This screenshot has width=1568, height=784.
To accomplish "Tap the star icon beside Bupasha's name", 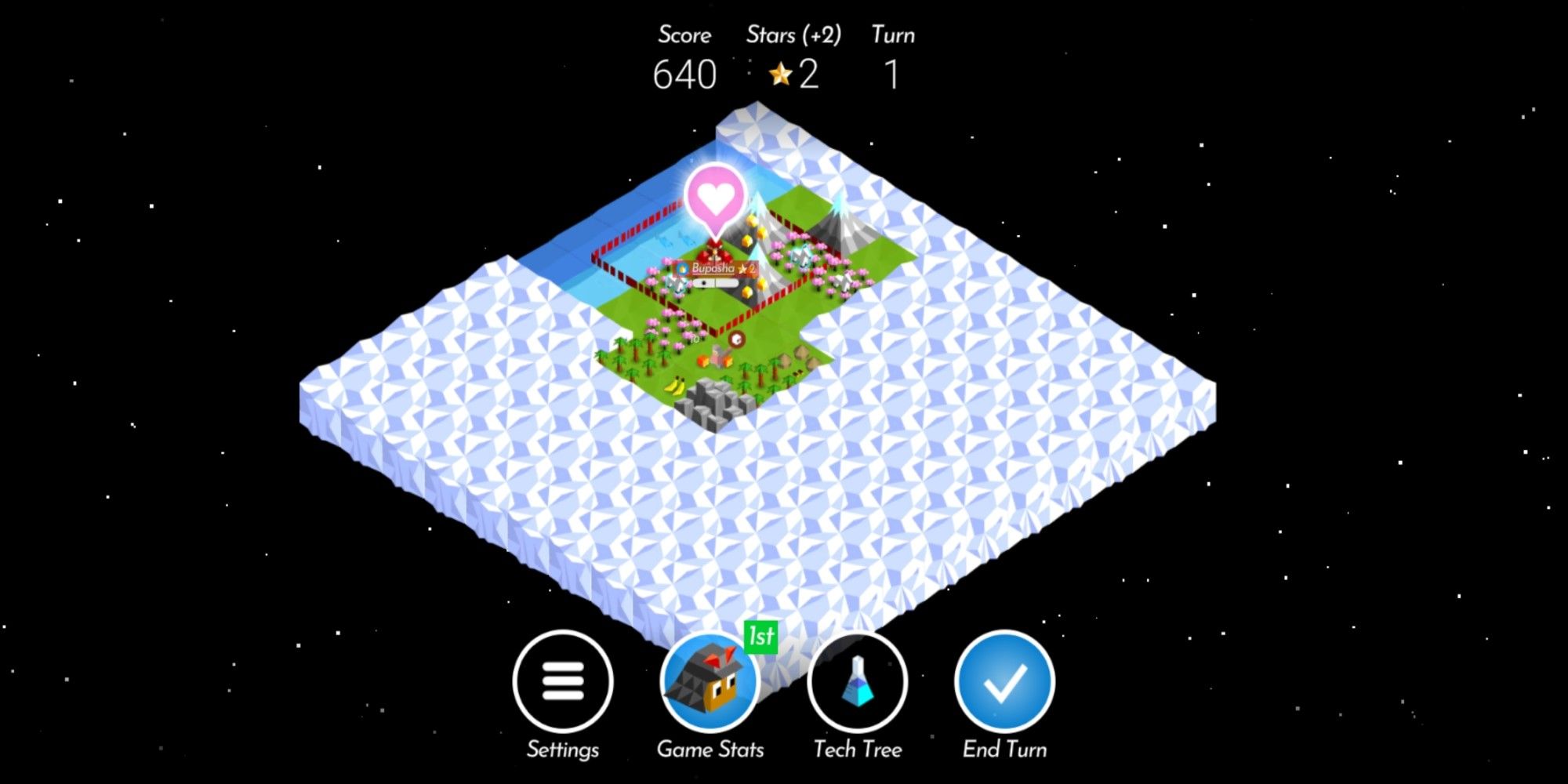I will (742, 268).
